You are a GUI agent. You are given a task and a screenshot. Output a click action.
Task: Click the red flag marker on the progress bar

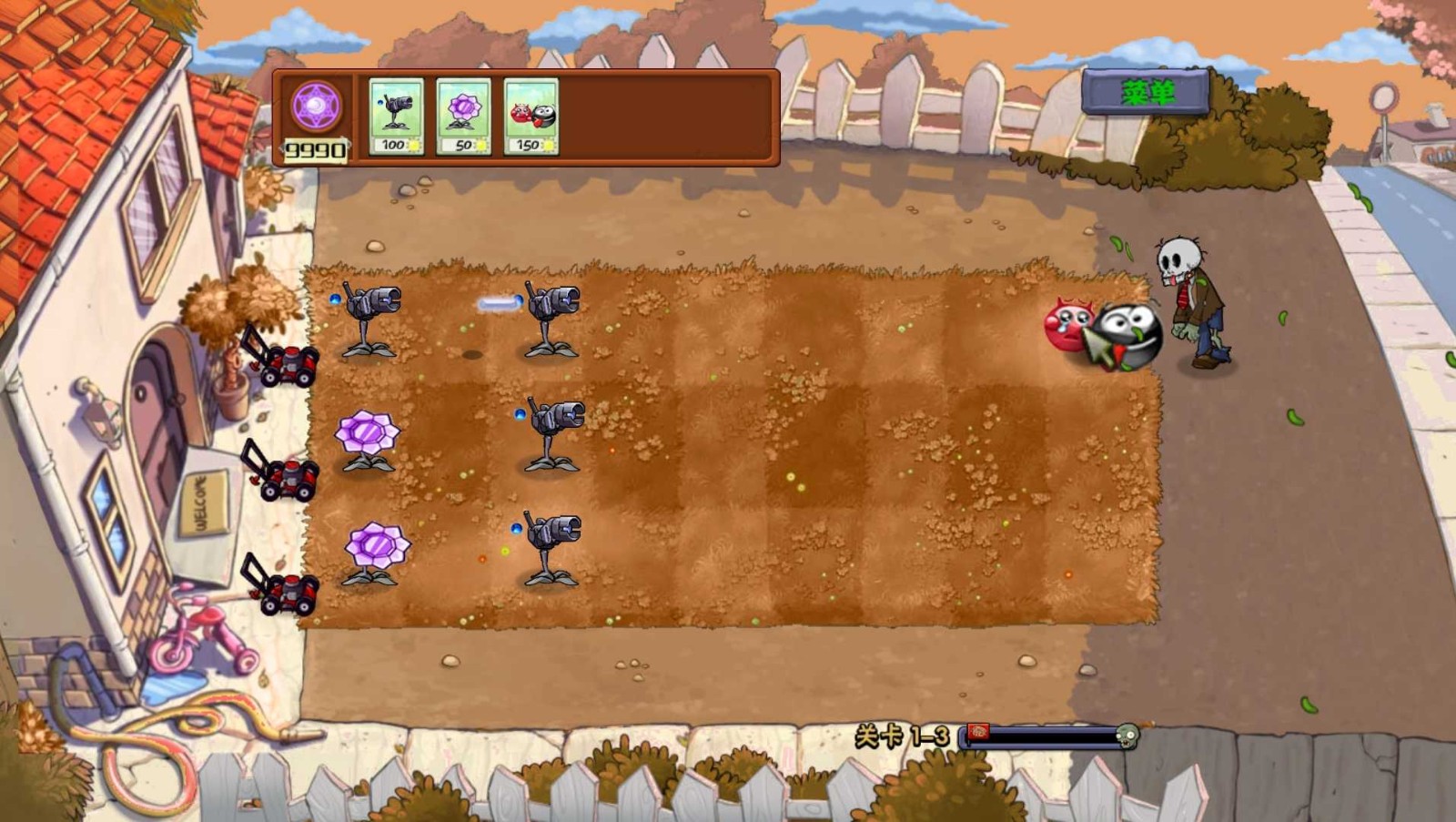click(980, 731)
